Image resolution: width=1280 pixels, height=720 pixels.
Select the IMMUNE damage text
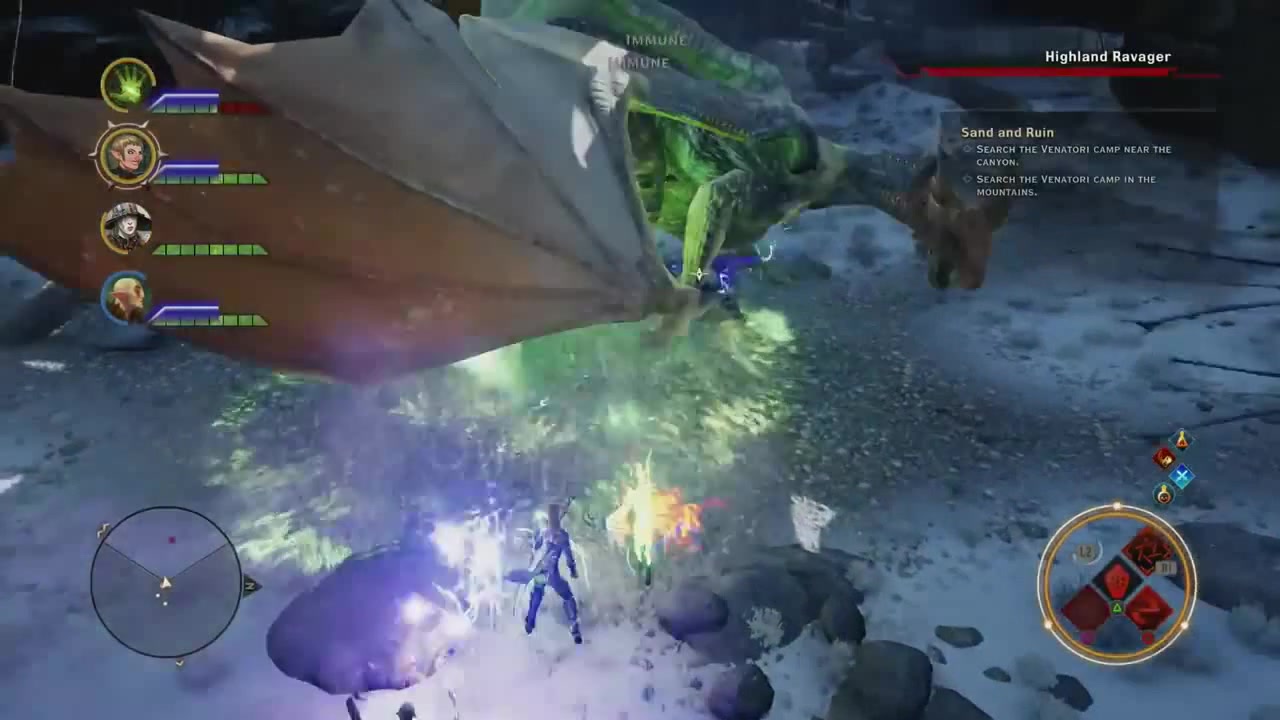pyautogui.click(x=655, y=41)
